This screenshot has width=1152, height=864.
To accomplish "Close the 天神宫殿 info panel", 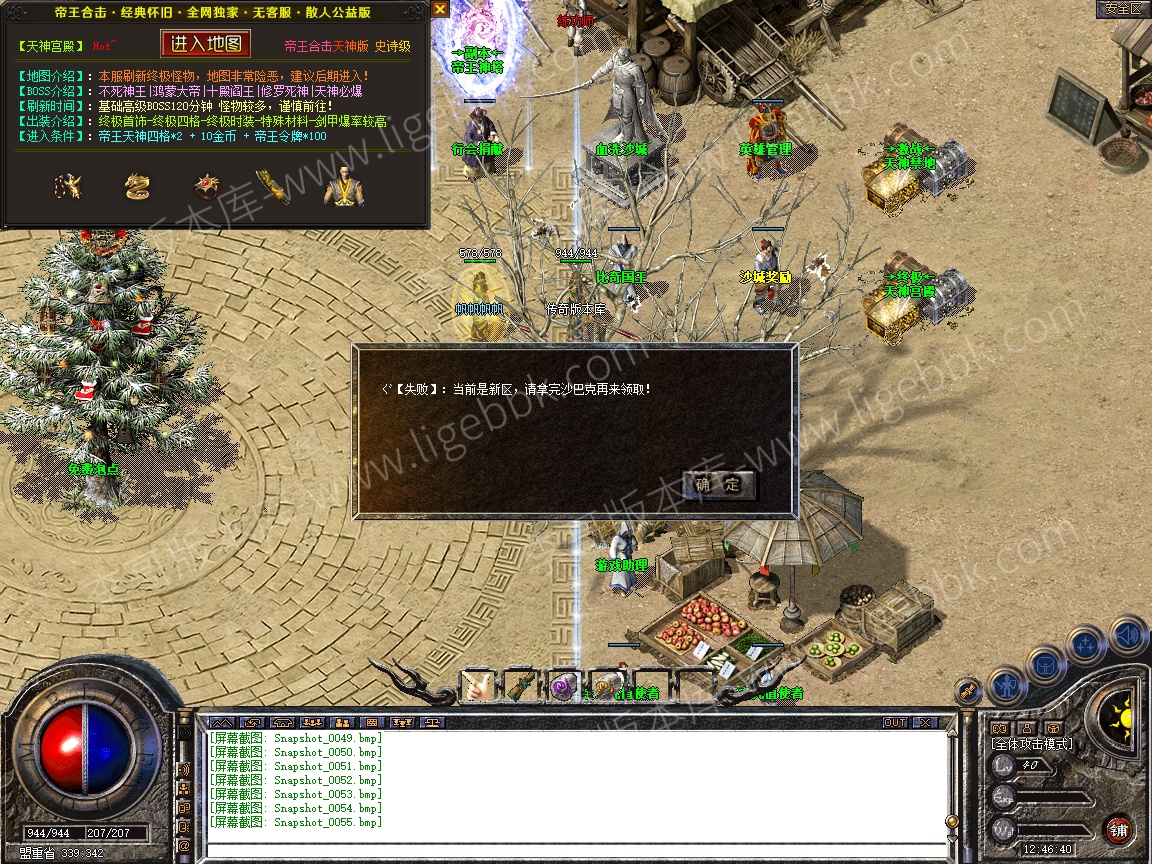I will [x=440, y=9].
